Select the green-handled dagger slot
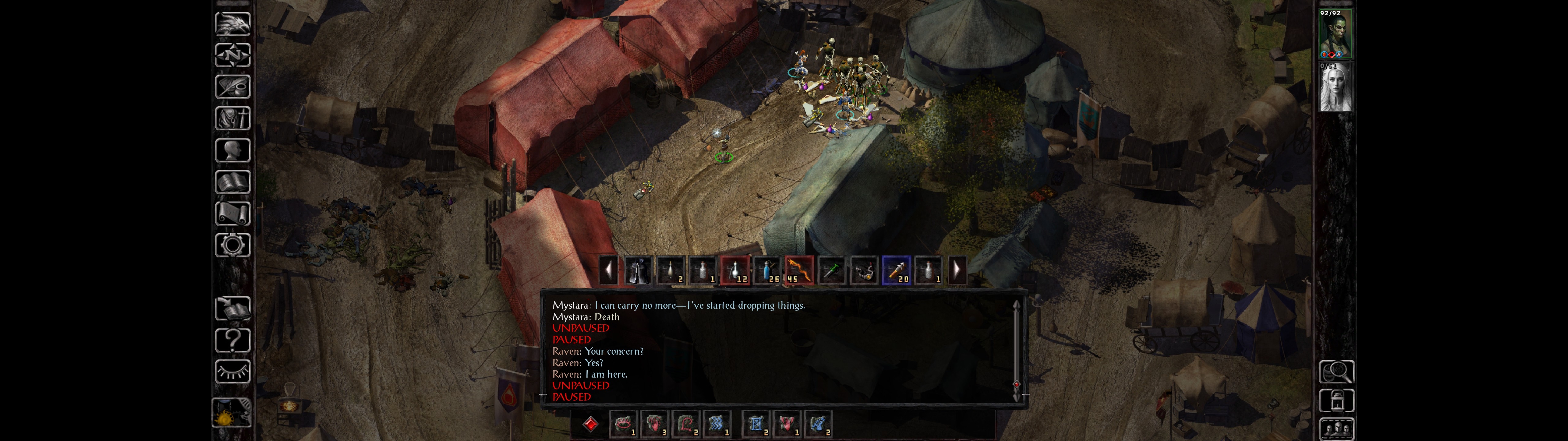Viewport: 1568px width, 441px height. coord(831,270)
